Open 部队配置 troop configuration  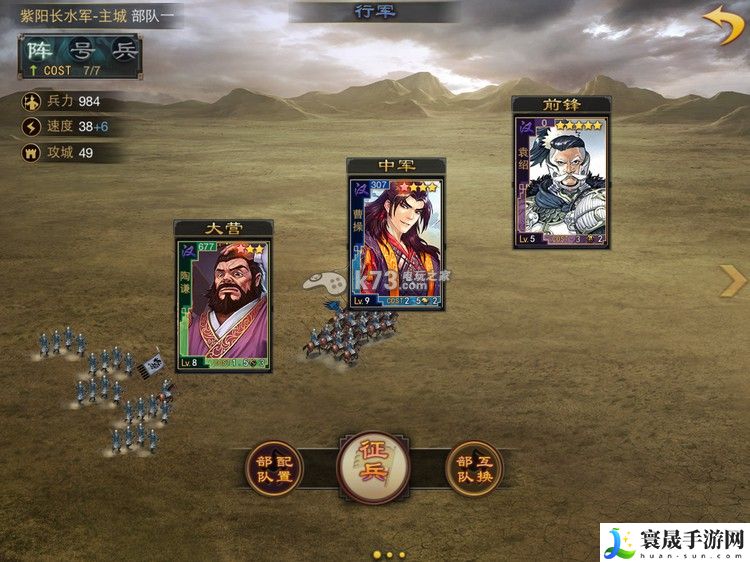(273, 468)
